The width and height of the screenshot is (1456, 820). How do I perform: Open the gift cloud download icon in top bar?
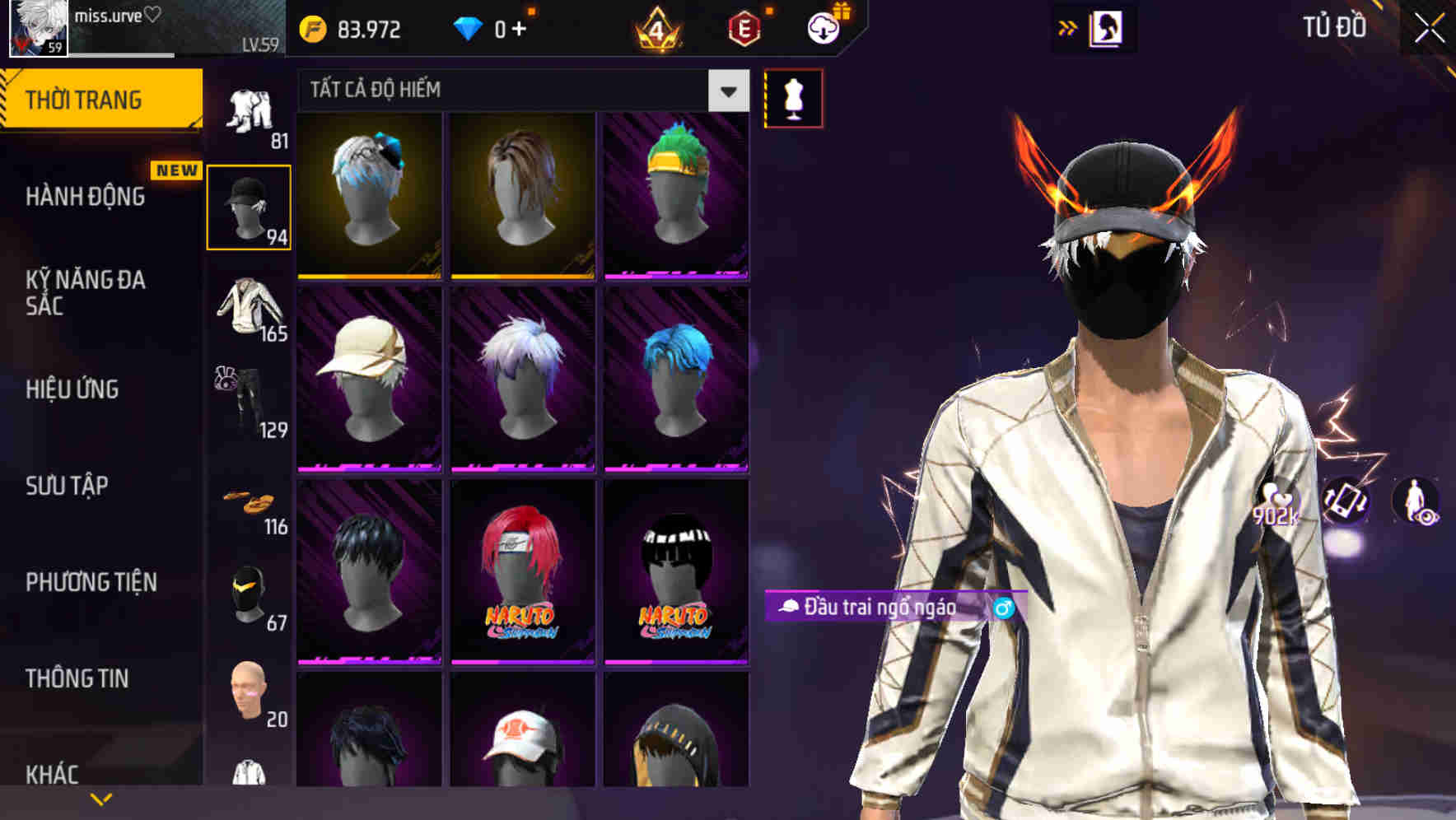(x=823, y=27)
